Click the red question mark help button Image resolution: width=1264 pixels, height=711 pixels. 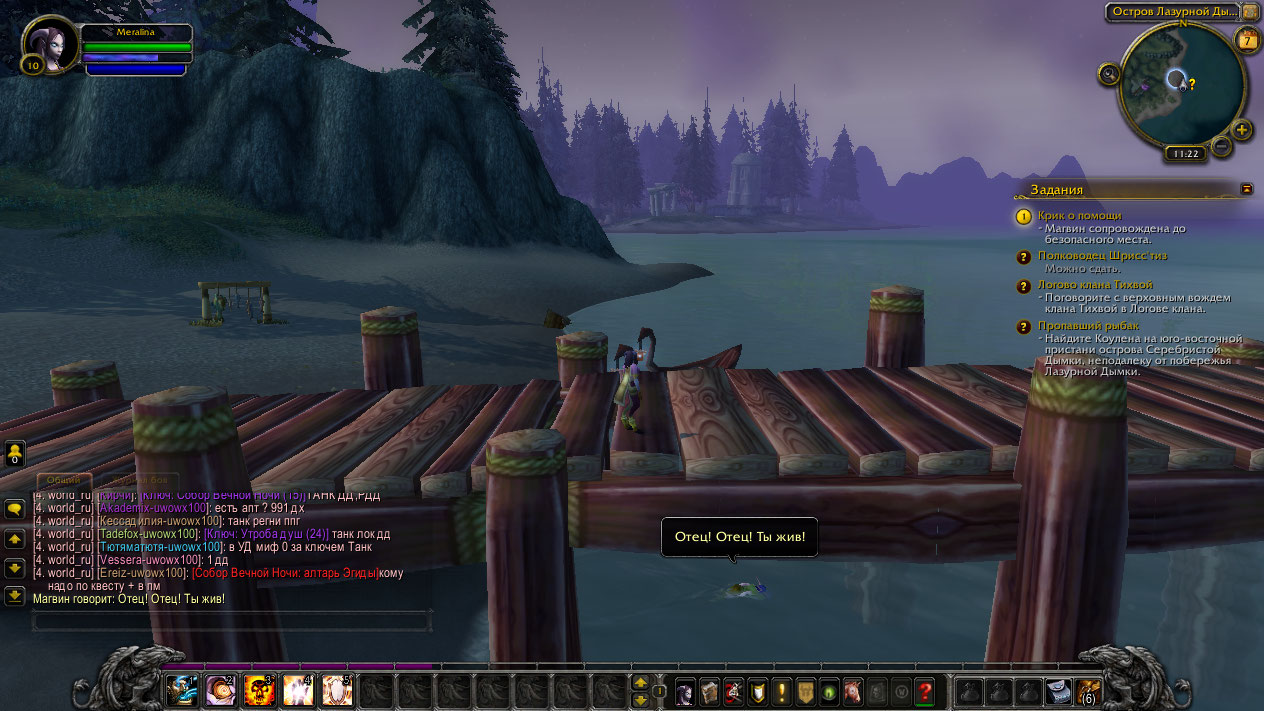point(925,690)
